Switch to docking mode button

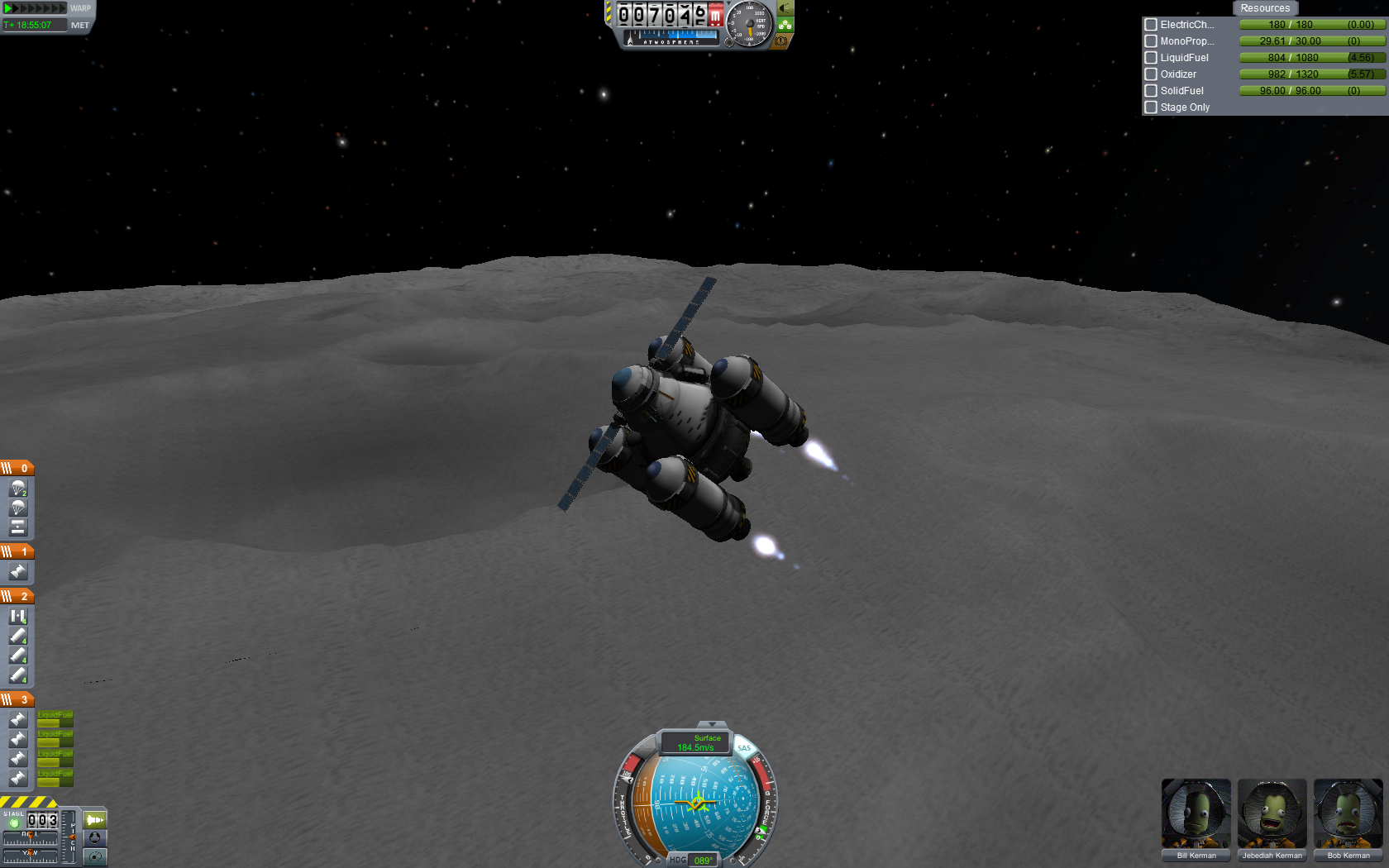tap(95, 837)
